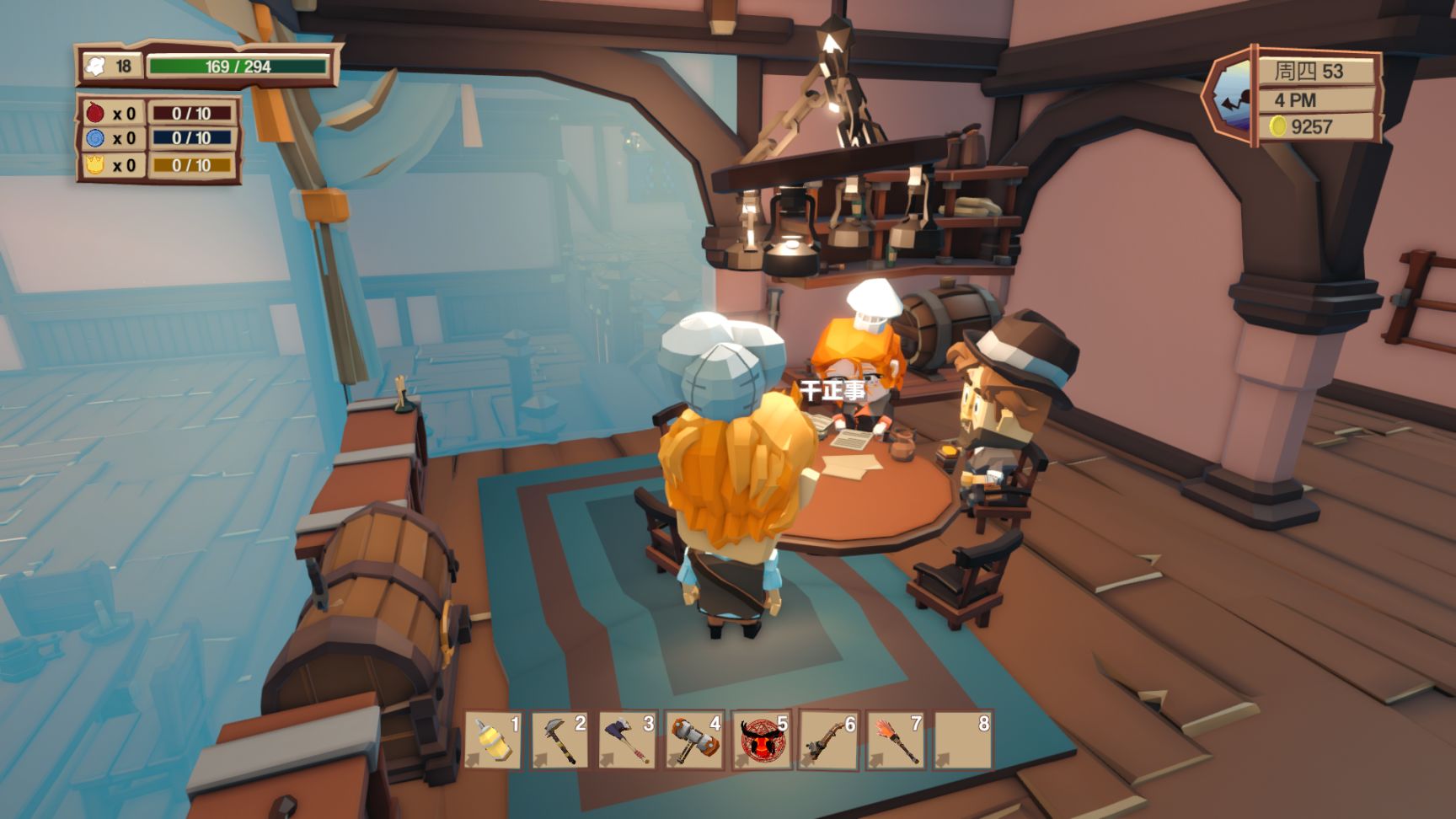1456x819 pixels.
Task: Select the flaming torch in slot 7
Action: [x=896, y=740]
